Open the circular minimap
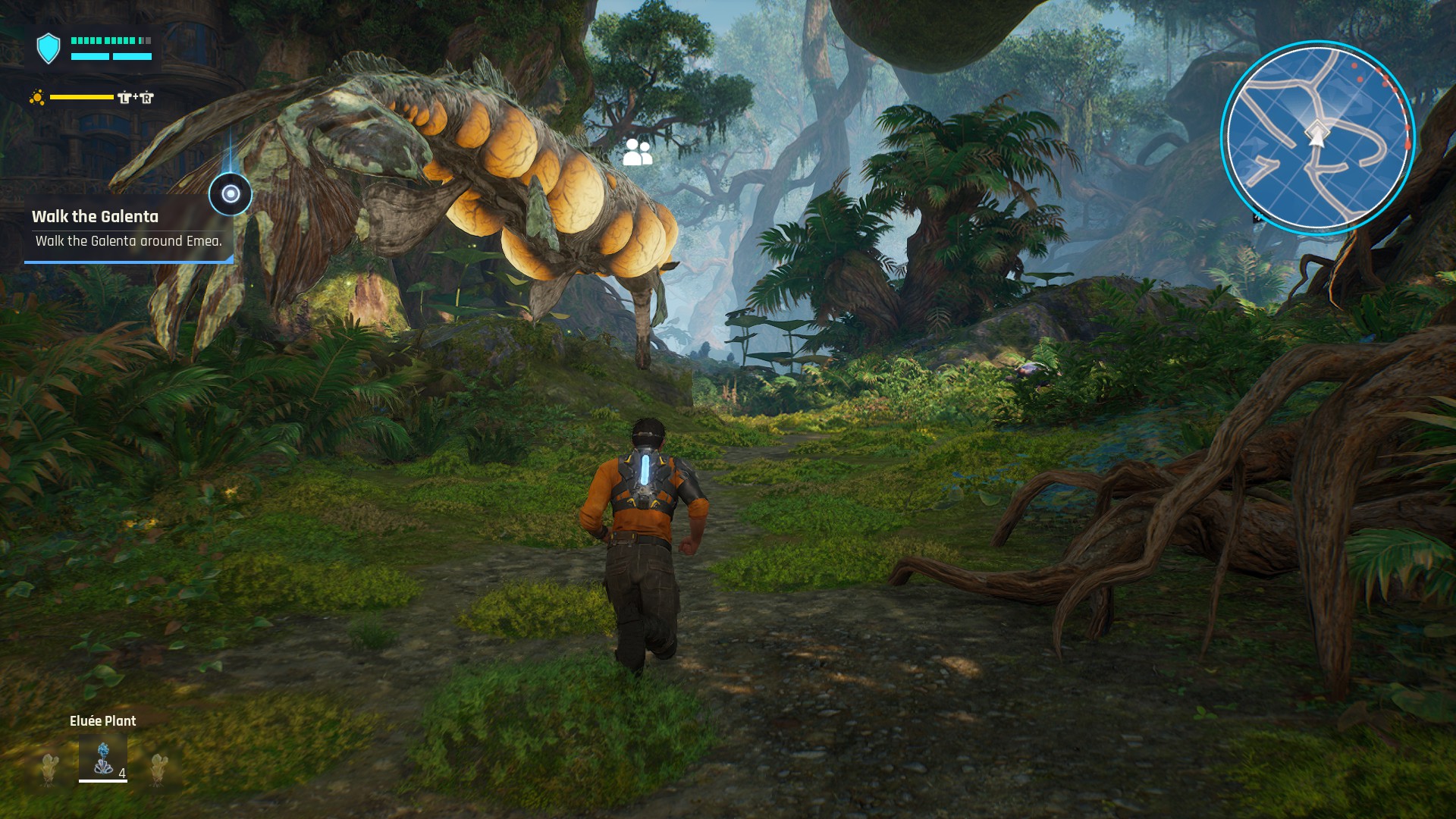 pos(1317,138)
